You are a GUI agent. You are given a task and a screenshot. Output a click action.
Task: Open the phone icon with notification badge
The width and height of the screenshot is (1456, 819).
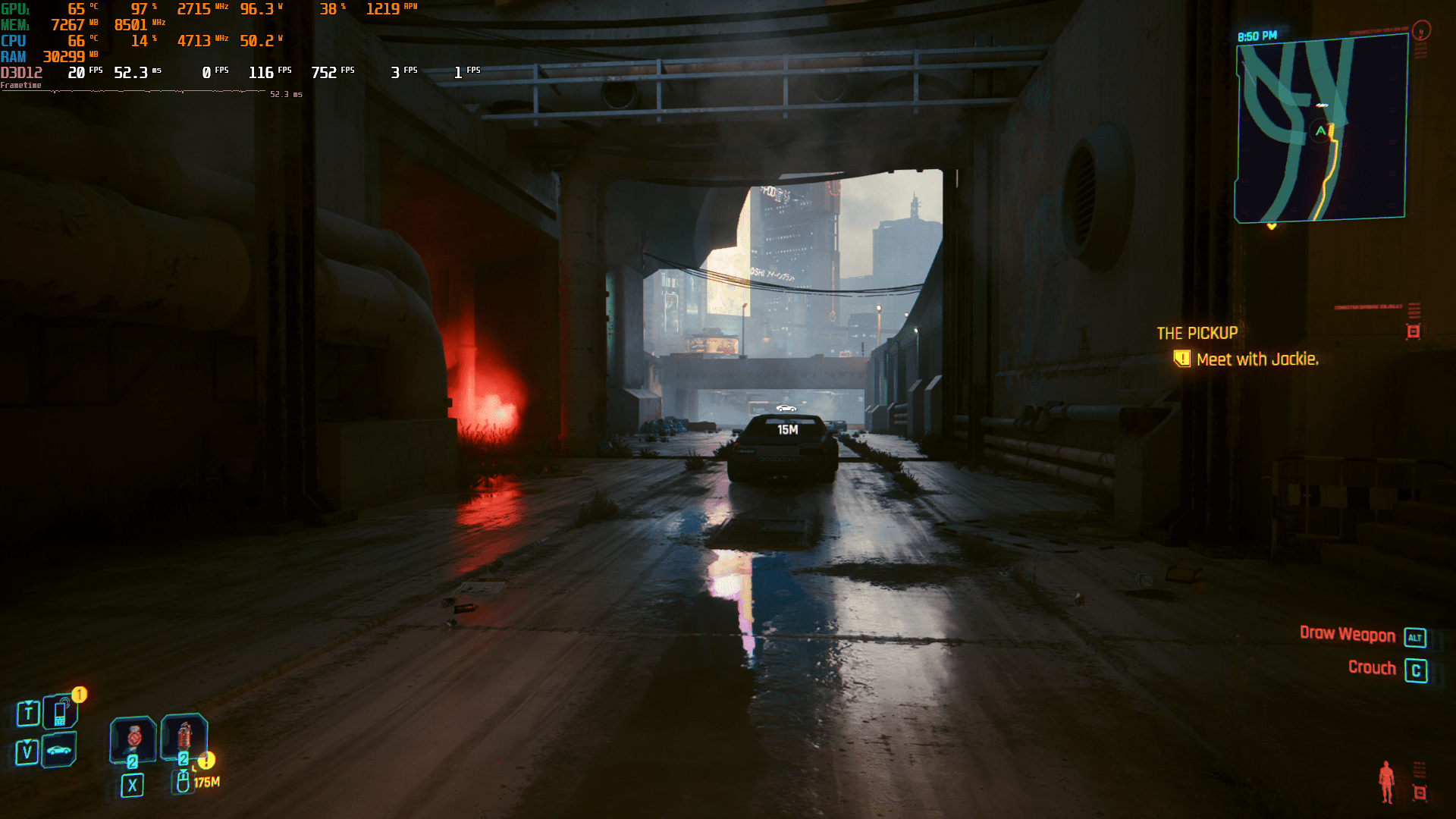(x=60, y=713)
